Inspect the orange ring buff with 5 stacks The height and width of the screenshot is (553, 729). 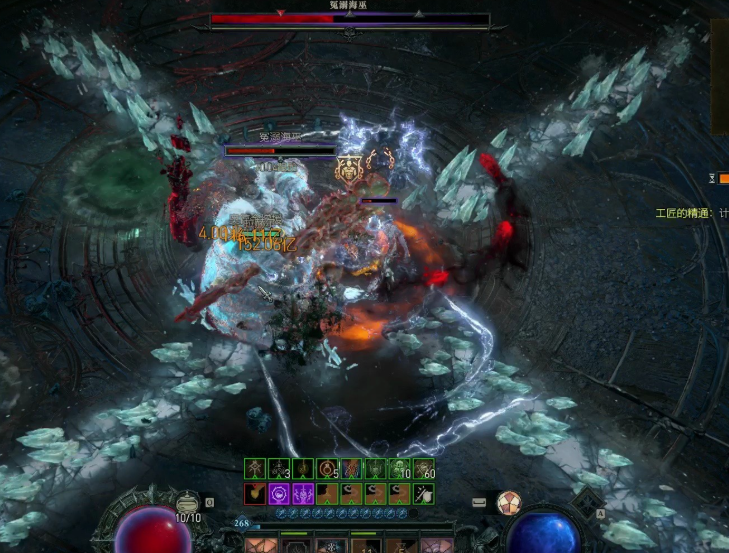click(x=328, y=468)
